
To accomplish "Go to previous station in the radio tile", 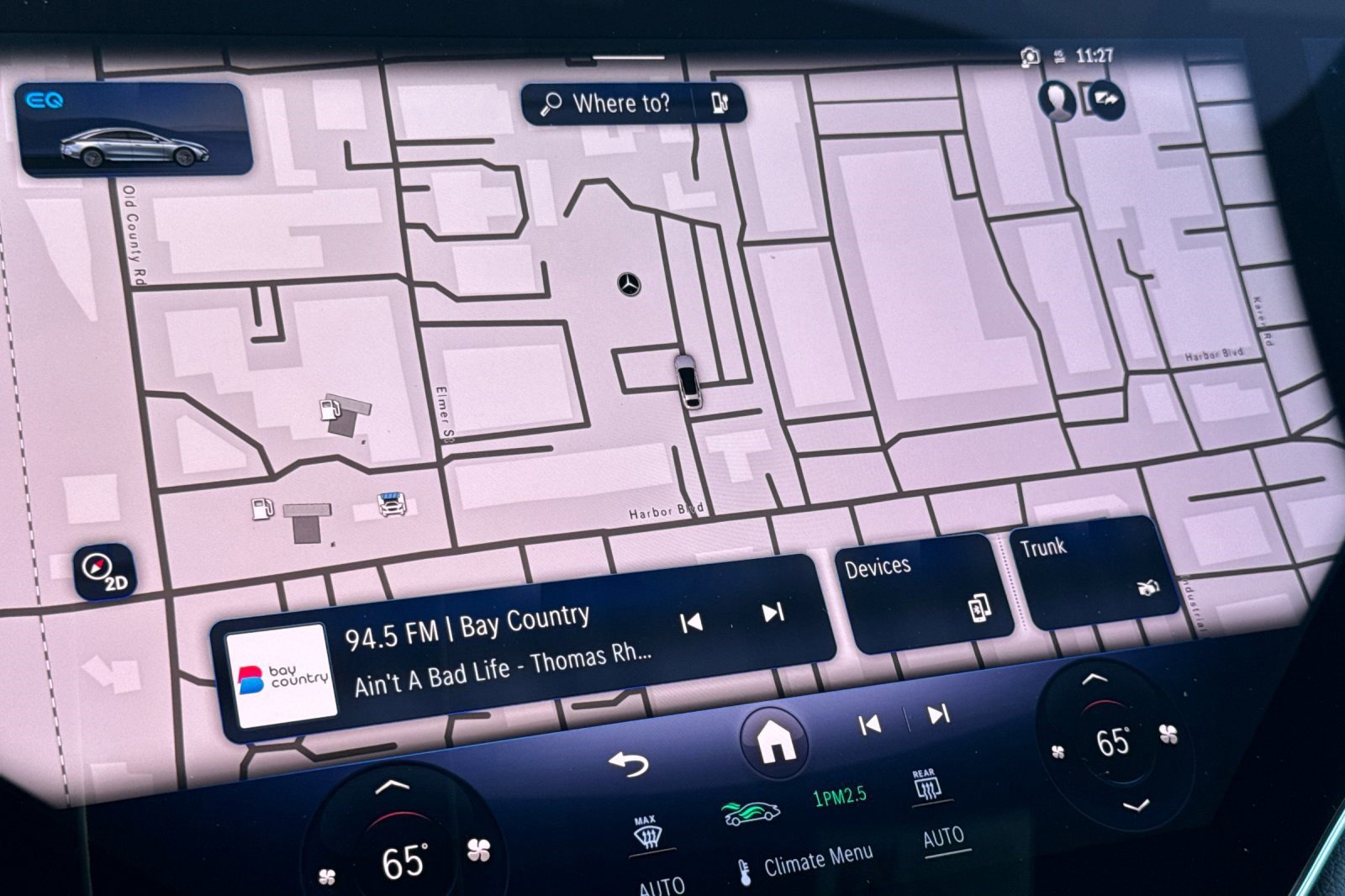I will [x=691, y=622].
